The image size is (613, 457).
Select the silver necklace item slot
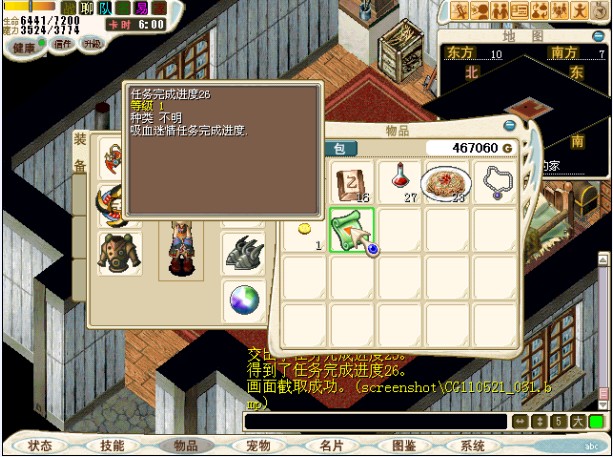[x=496, y=181]
